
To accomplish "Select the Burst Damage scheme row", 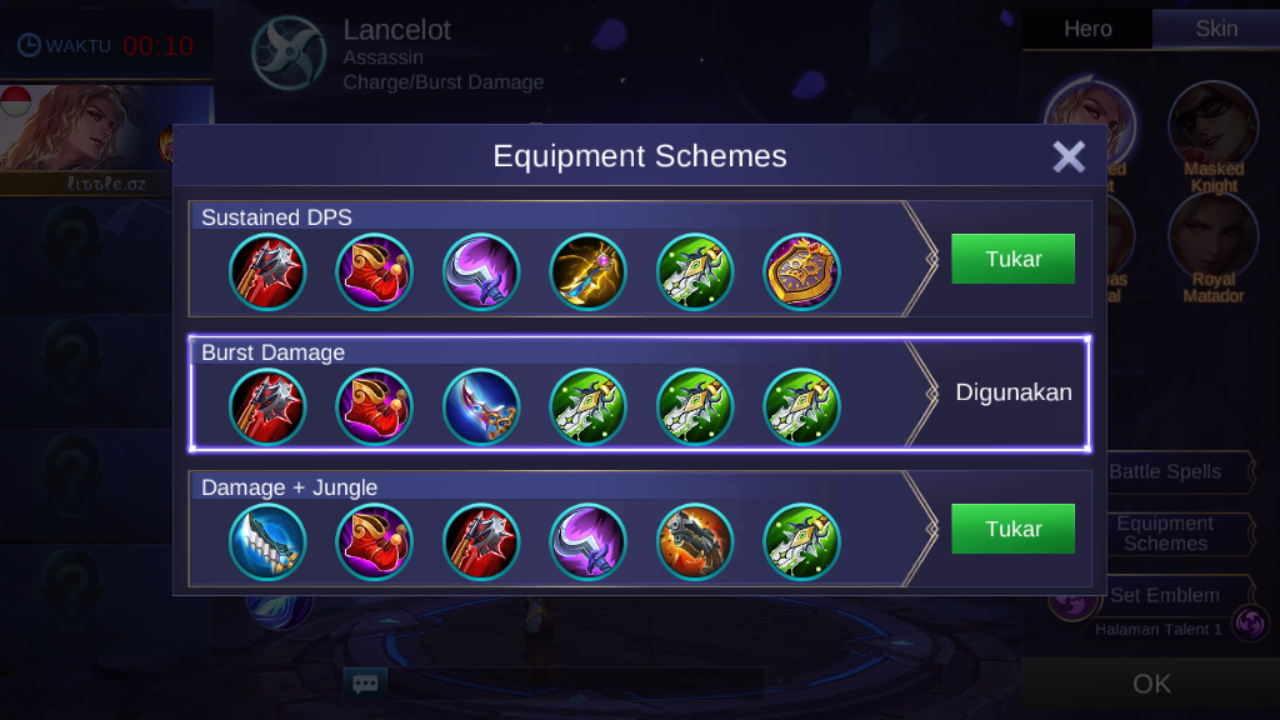I will 640,394.
